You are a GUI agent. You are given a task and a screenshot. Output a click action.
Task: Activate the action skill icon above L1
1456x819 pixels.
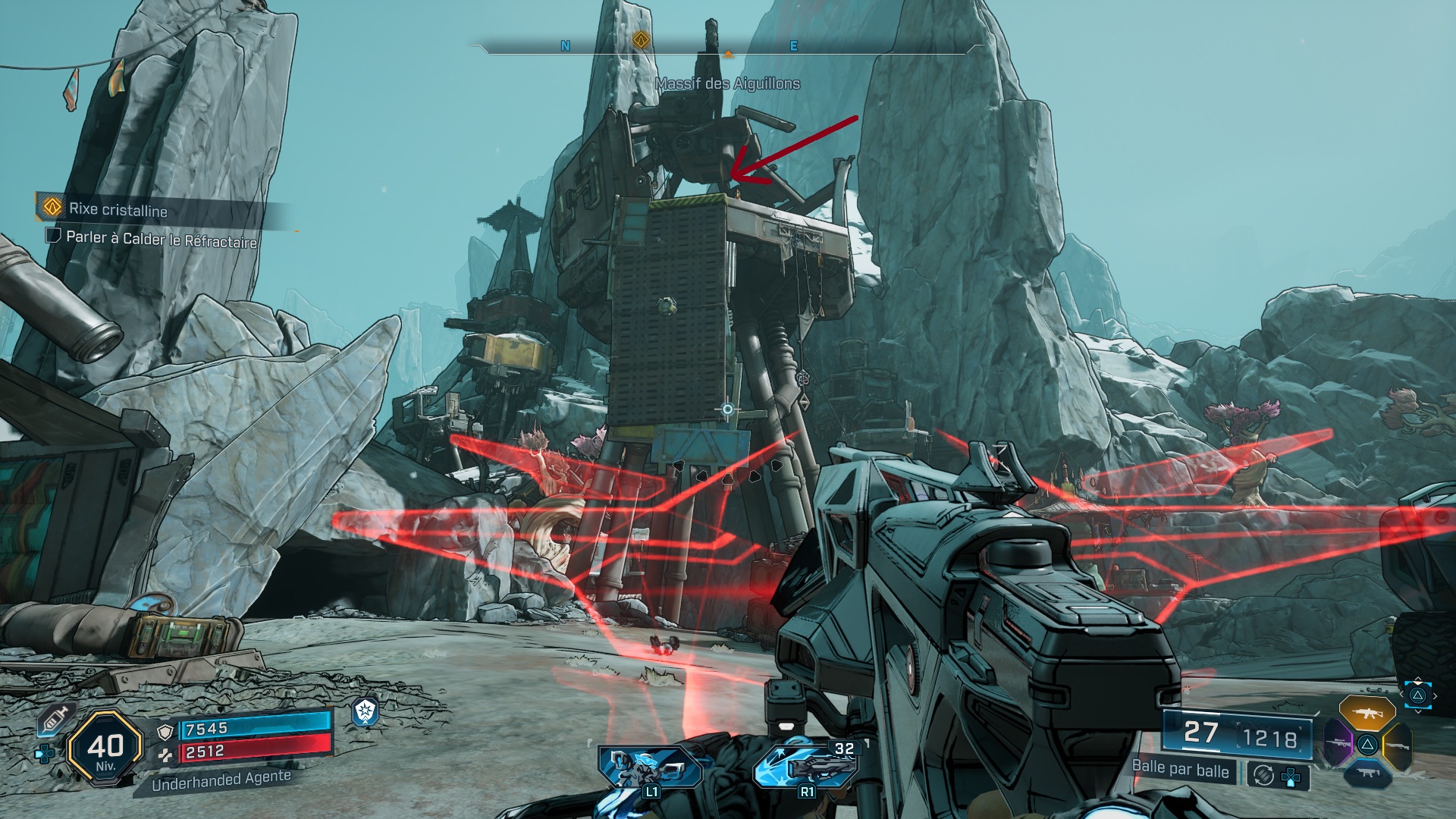[x=651, y=767]
